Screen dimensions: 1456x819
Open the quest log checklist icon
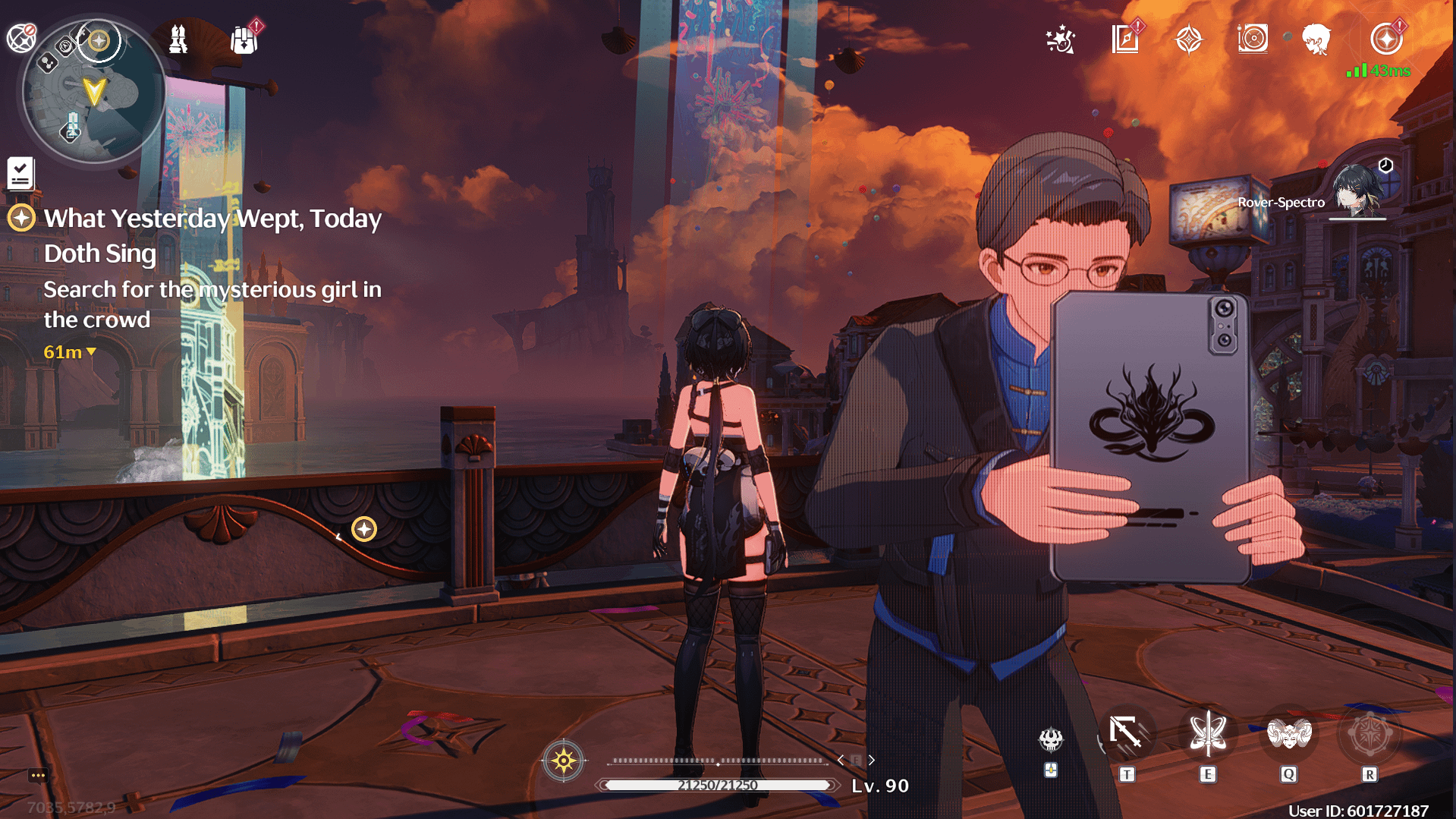click(x=20, y=173)
